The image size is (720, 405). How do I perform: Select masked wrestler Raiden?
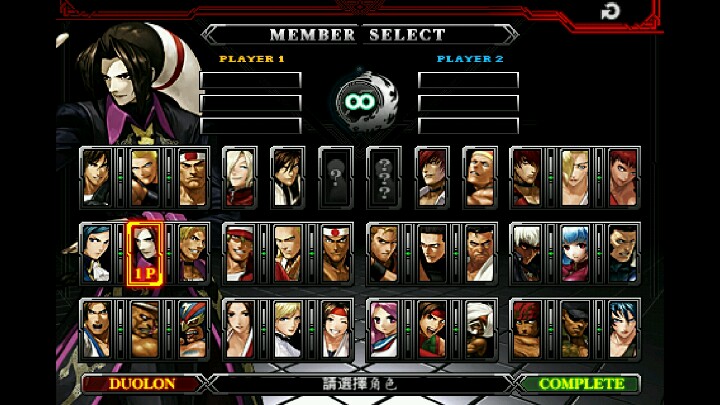[192, 327]
